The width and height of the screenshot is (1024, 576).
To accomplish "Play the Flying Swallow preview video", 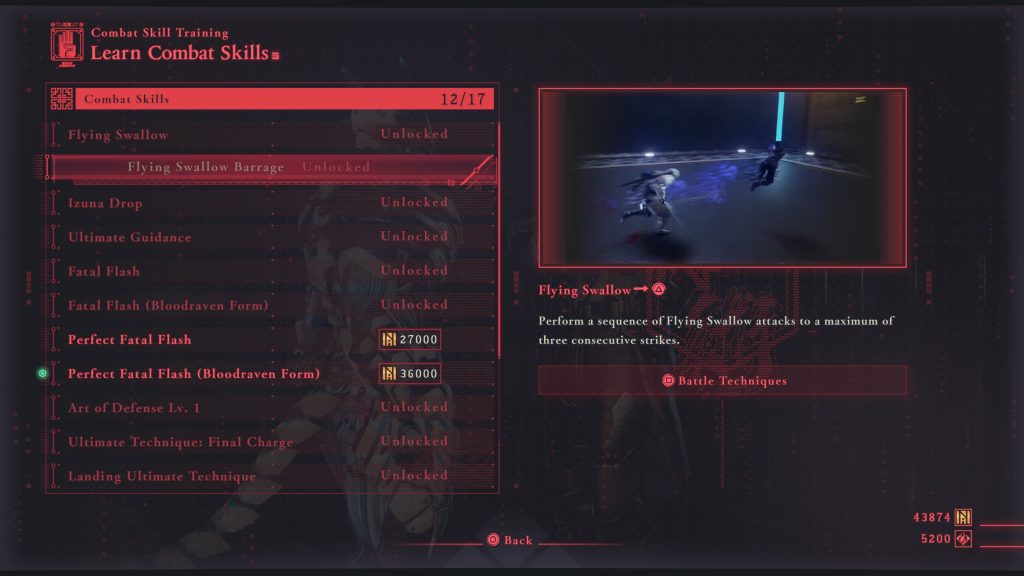I will (722, 178).
